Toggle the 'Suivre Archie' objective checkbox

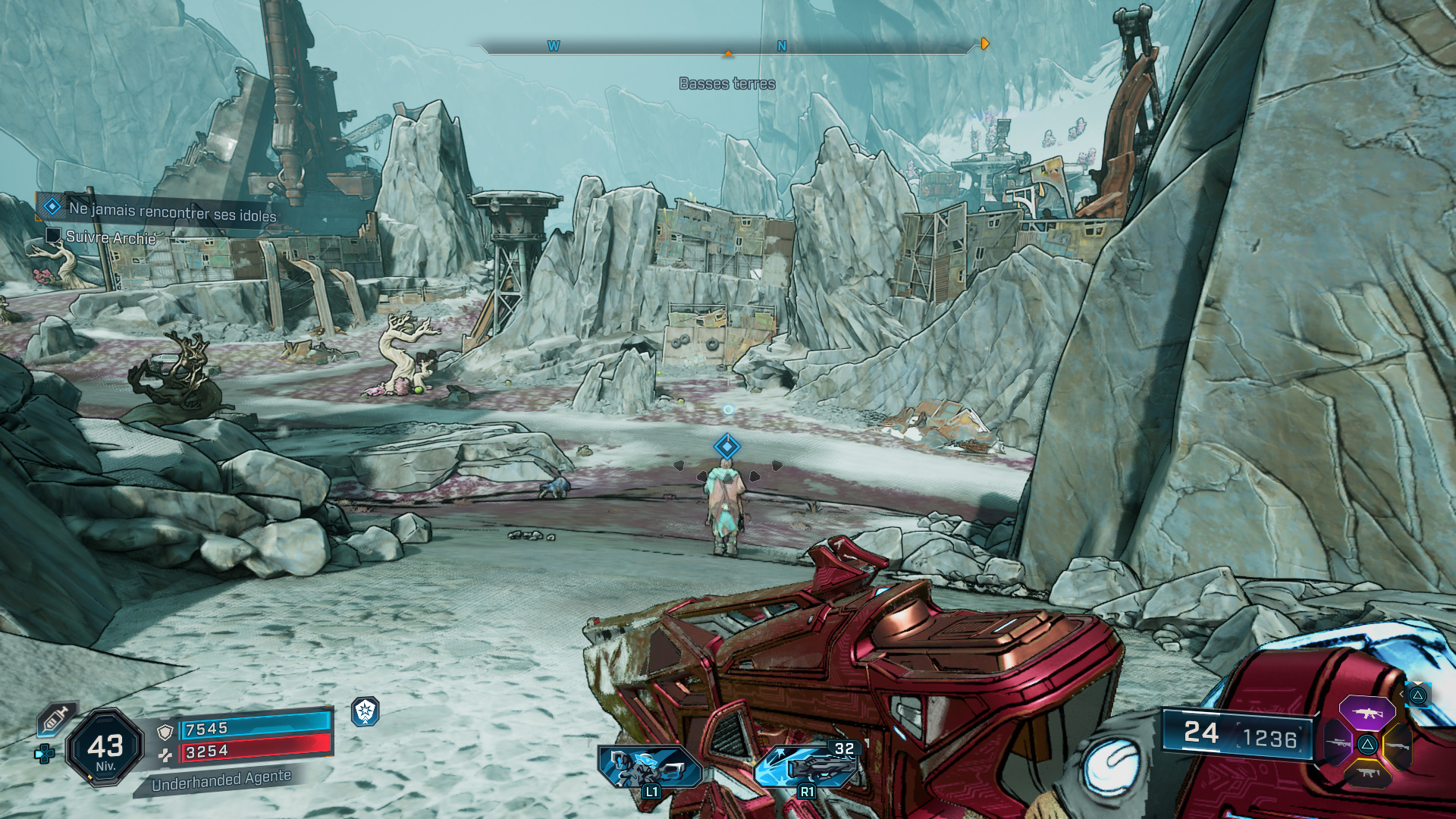pyautogui.click(x=53, y=236)
